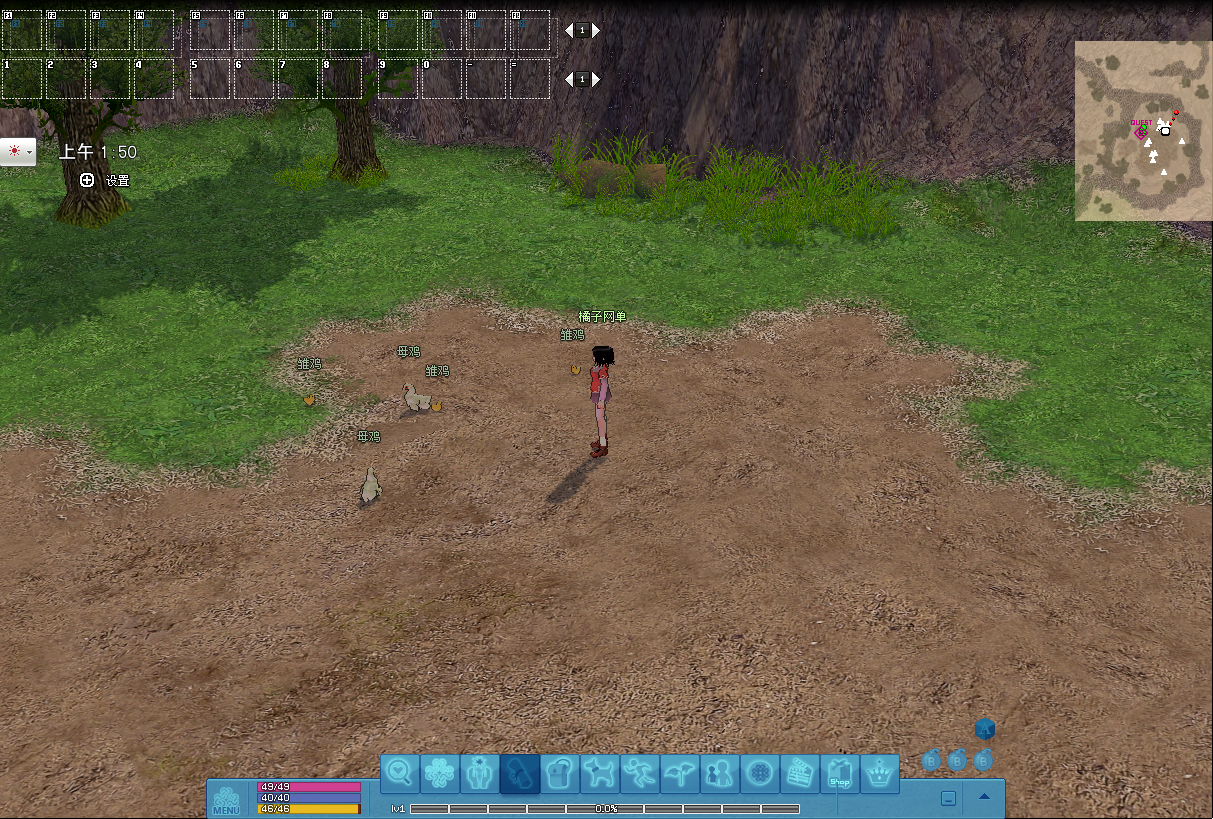1213x819 pixels.
Task: Click the crown icon
Action: (x=880, y=773)
